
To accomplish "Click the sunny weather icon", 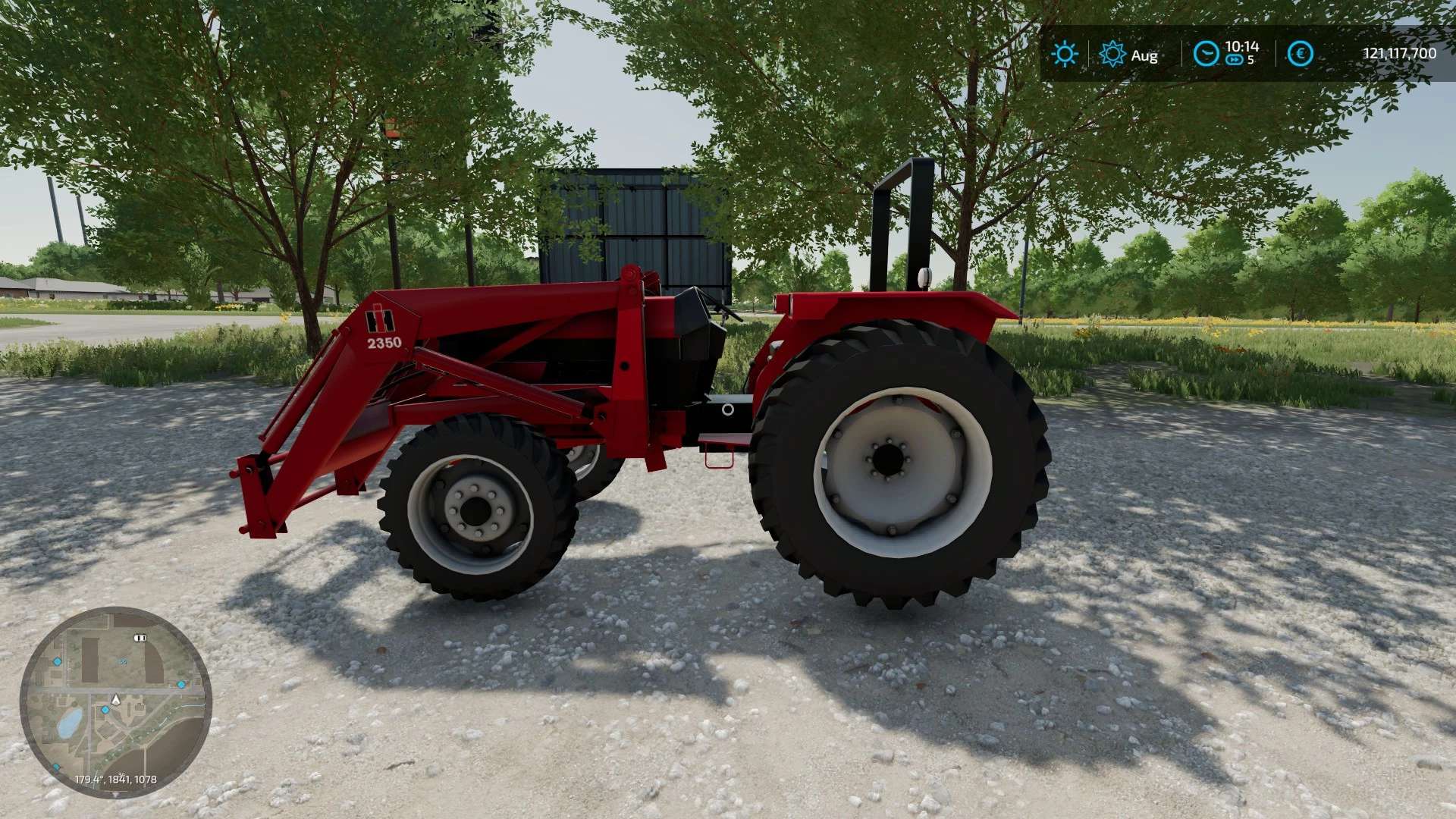I will 1065,54.
